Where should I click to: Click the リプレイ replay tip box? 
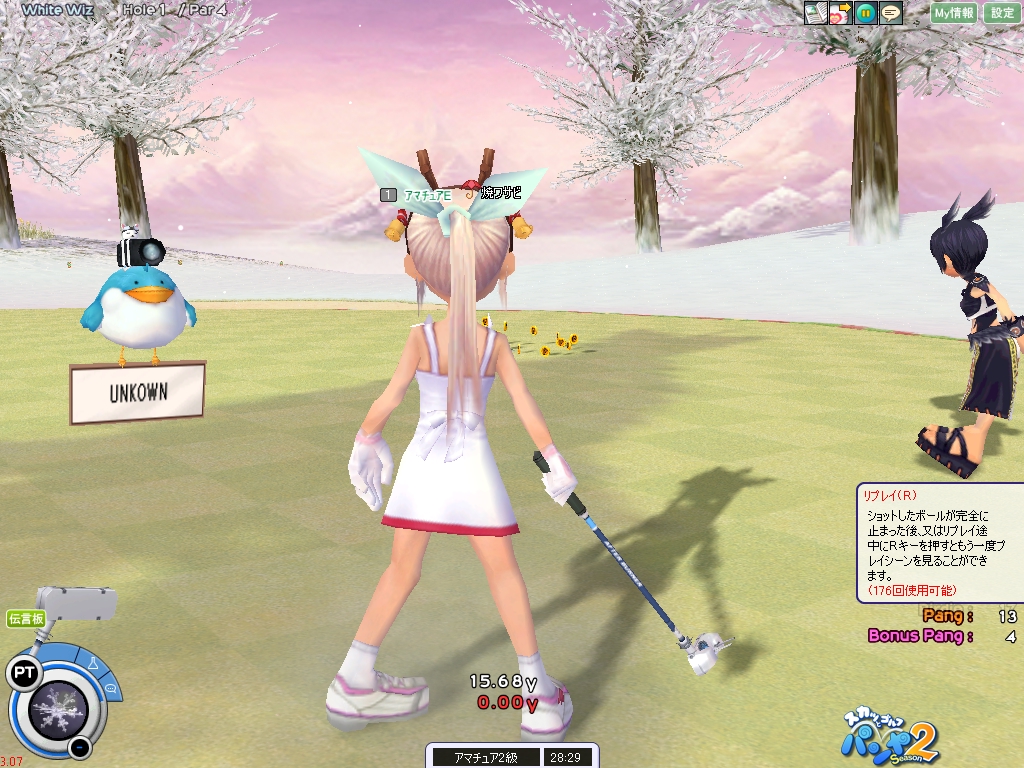point(938,543)
